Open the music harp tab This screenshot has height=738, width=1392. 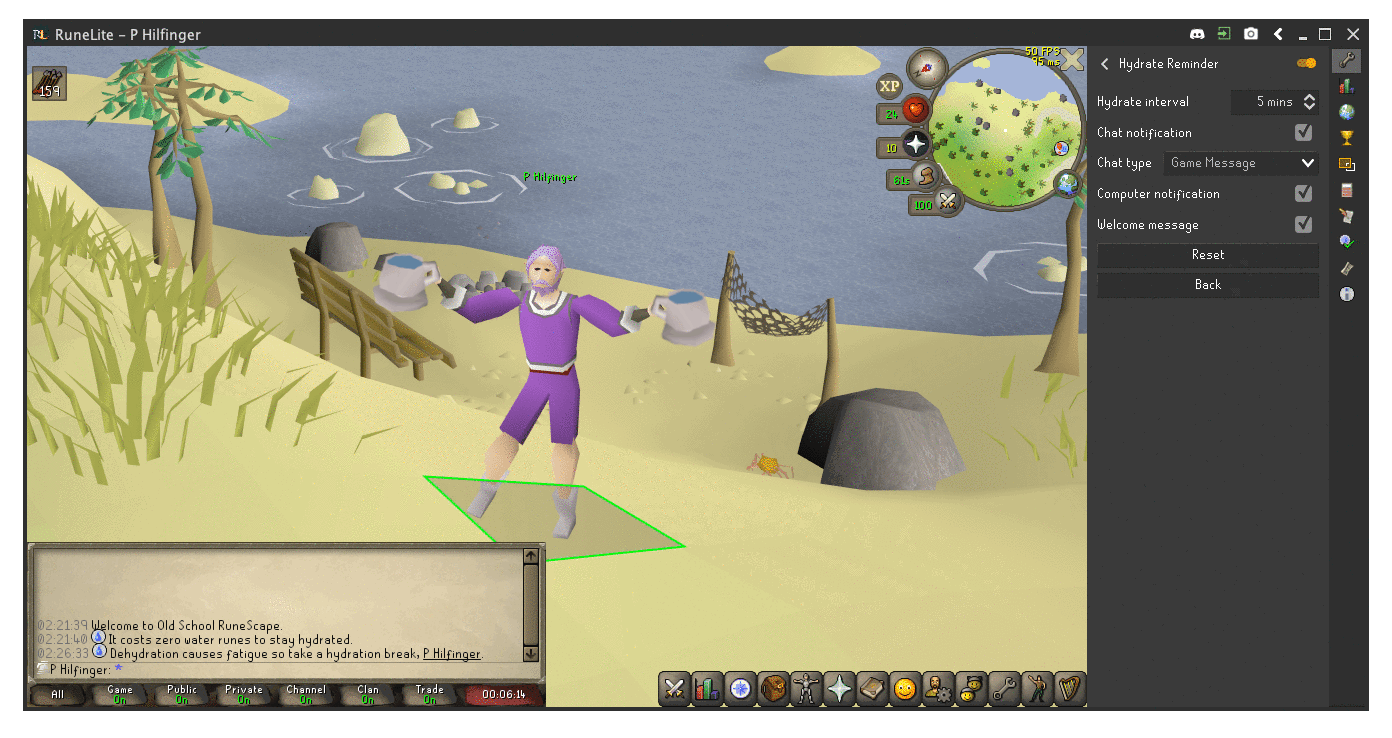click(x=1069, y=689)
